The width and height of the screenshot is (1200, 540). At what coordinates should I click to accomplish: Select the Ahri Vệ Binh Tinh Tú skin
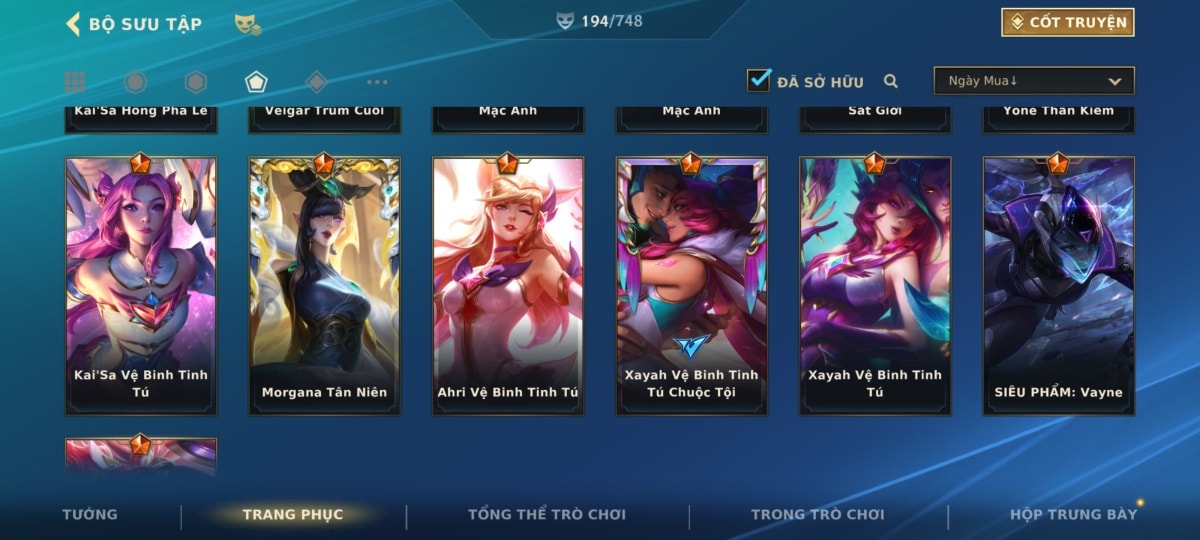tap(508, 285)
